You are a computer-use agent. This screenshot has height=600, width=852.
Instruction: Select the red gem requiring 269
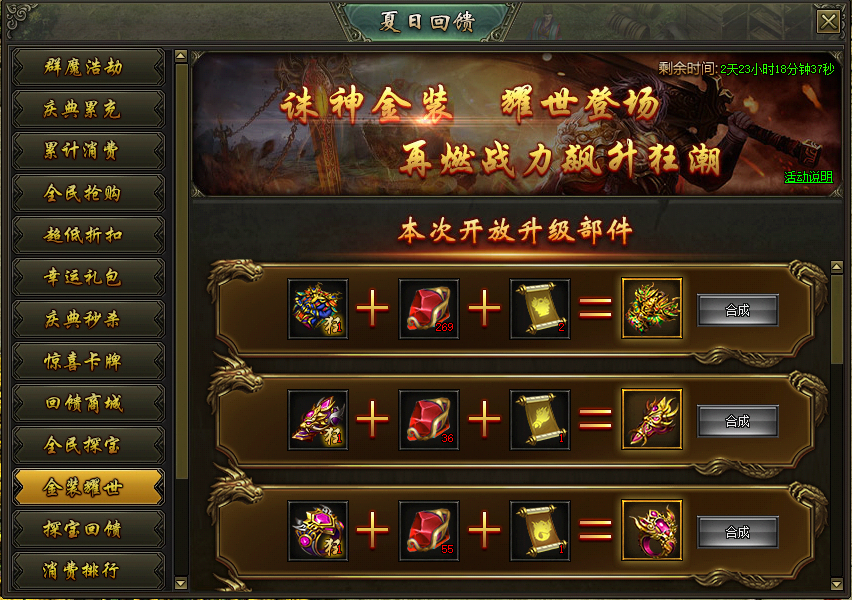429,309
